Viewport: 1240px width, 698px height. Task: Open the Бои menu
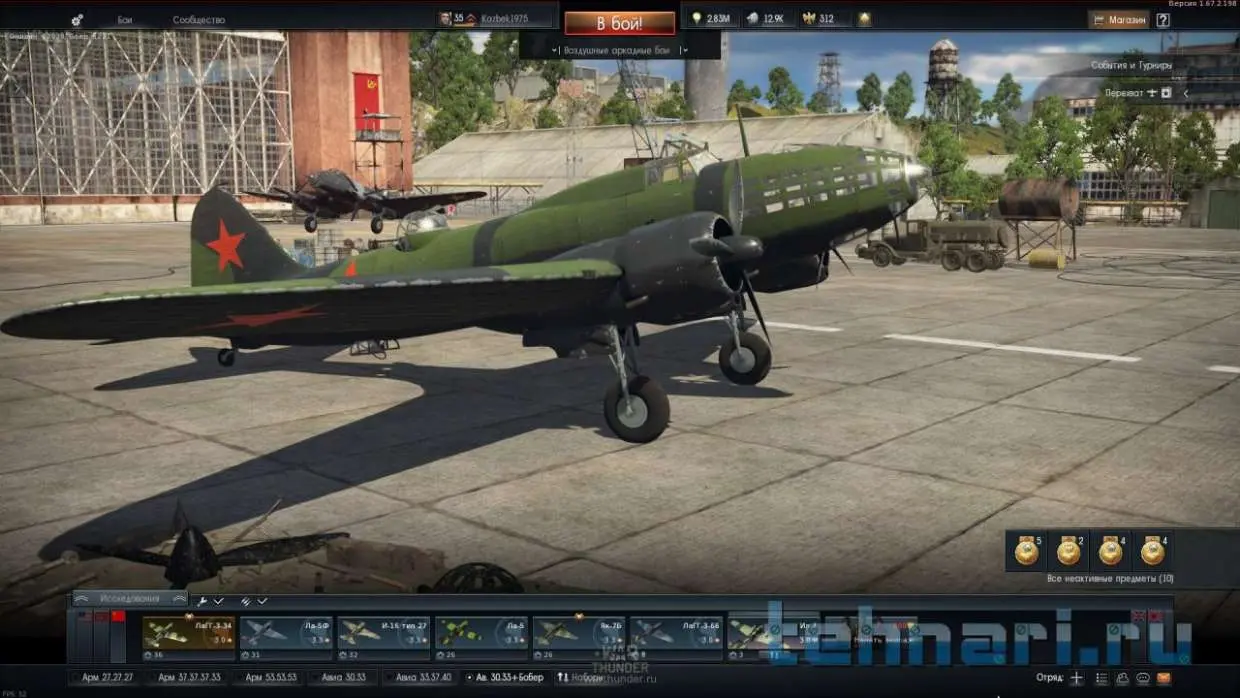coord(125,20)
